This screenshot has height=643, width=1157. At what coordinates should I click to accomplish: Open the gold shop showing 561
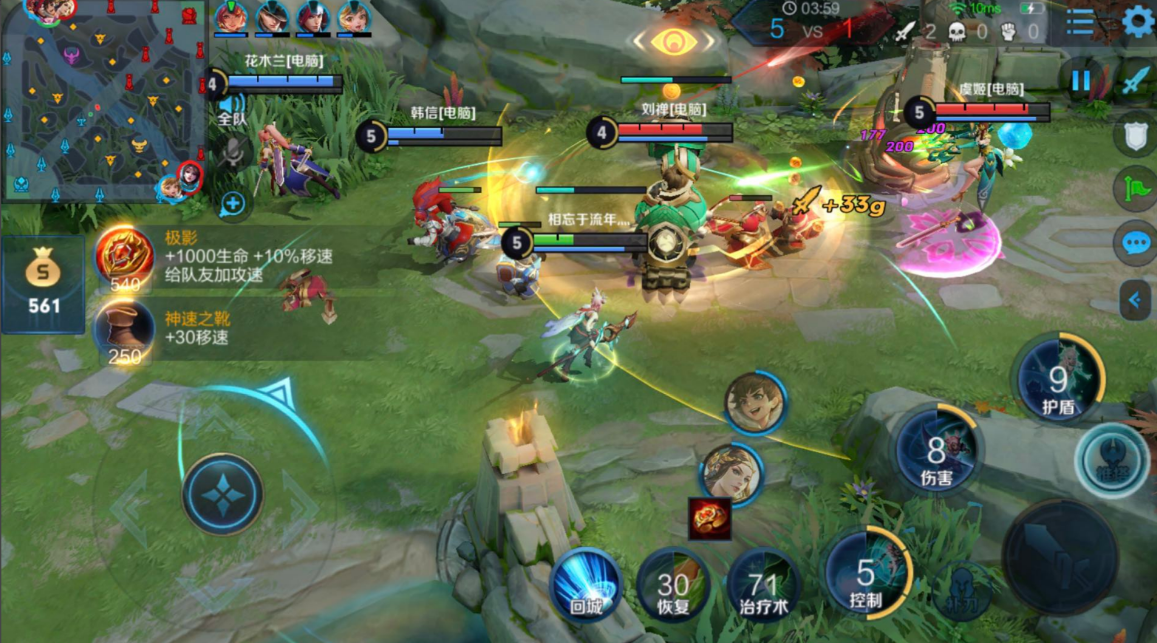coord(44,285)
